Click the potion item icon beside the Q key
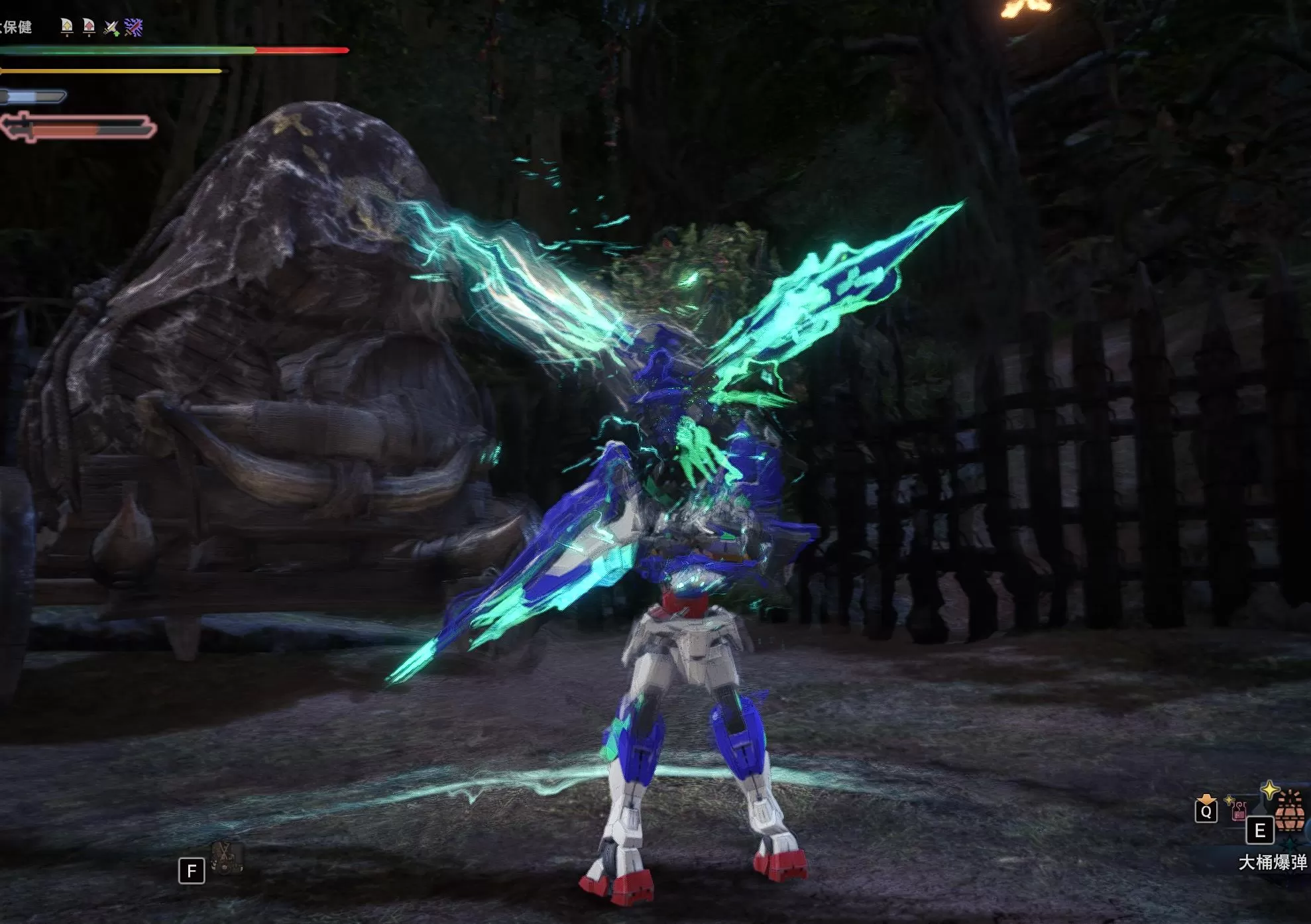This screenshot has height=924, width=1311. click(x=1238, y=812)
